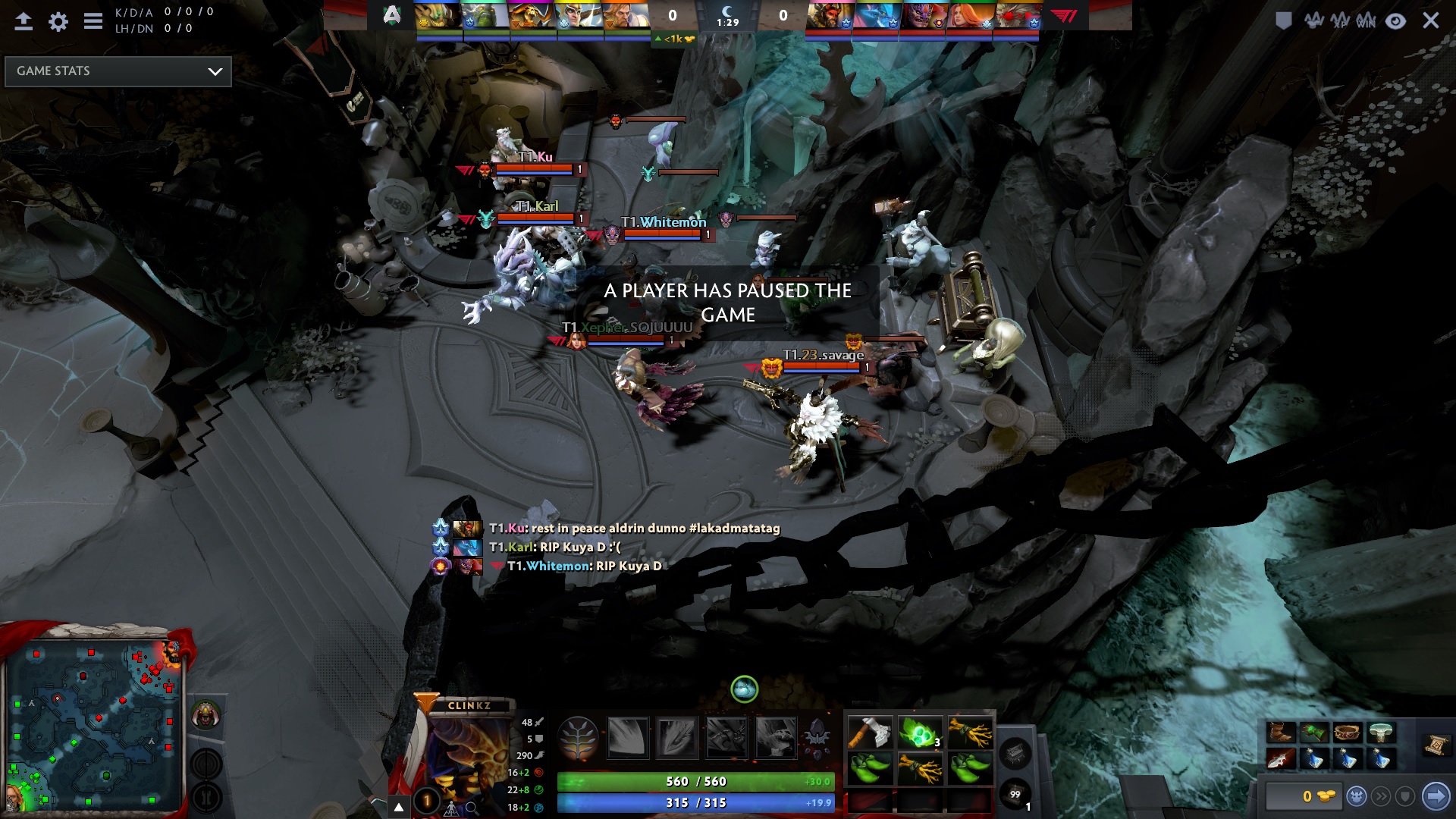Expand the GAME STATS dropdown

tap(118, 71)
